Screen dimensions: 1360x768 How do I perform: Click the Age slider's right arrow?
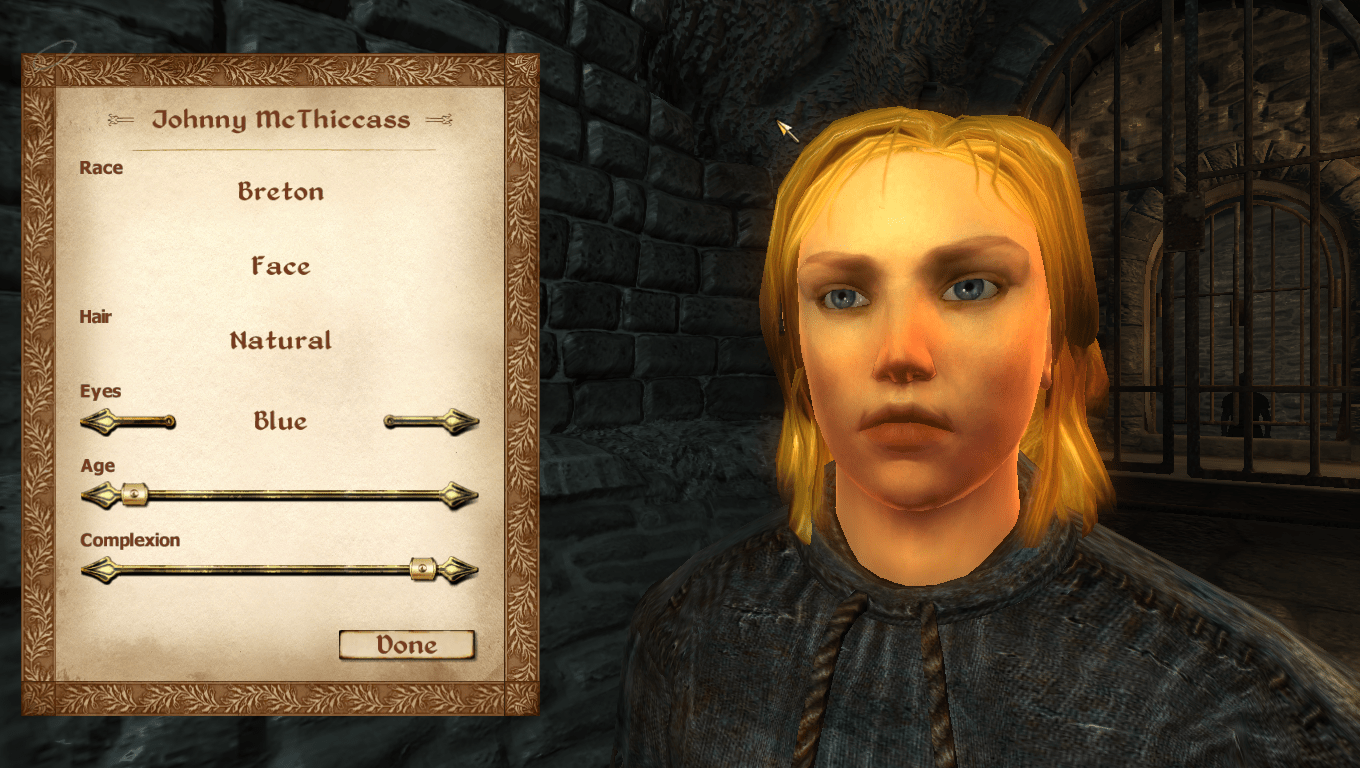coord(460,494)
